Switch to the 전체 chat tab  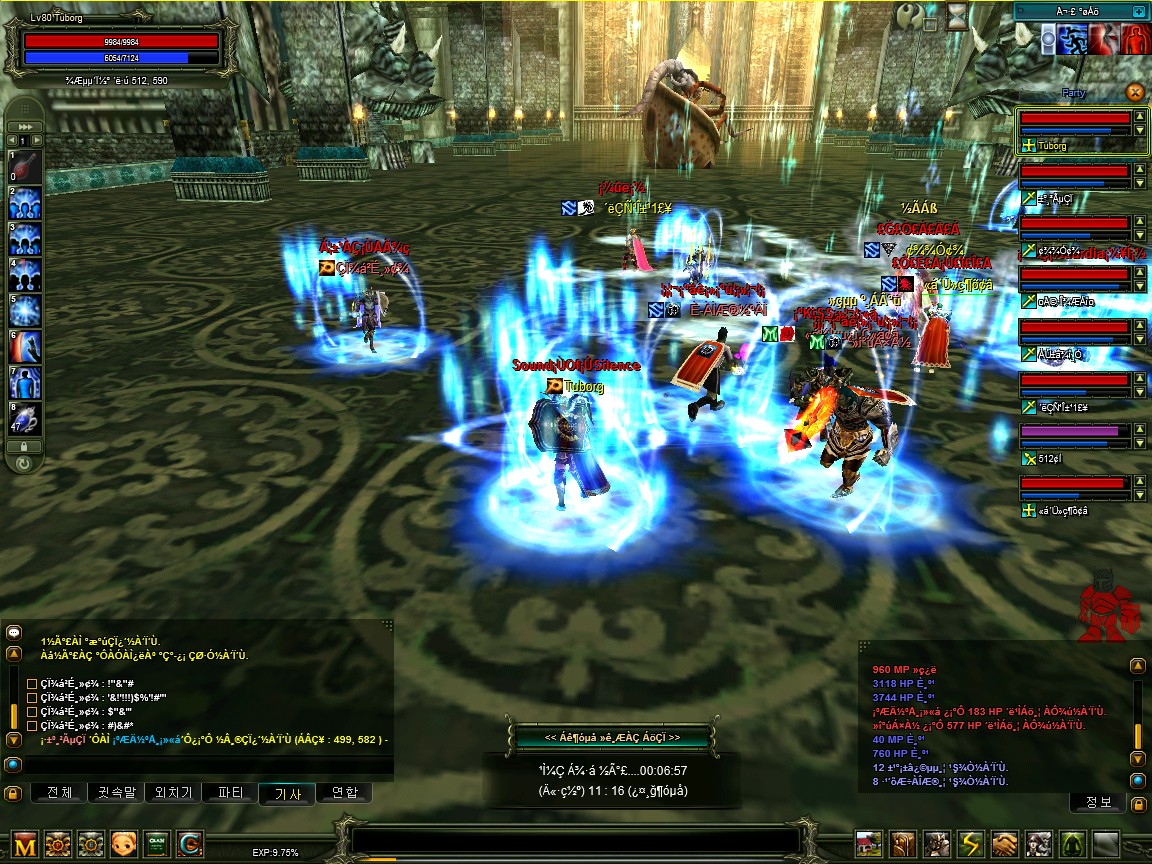pyautogui.click(x=60, y=793)
